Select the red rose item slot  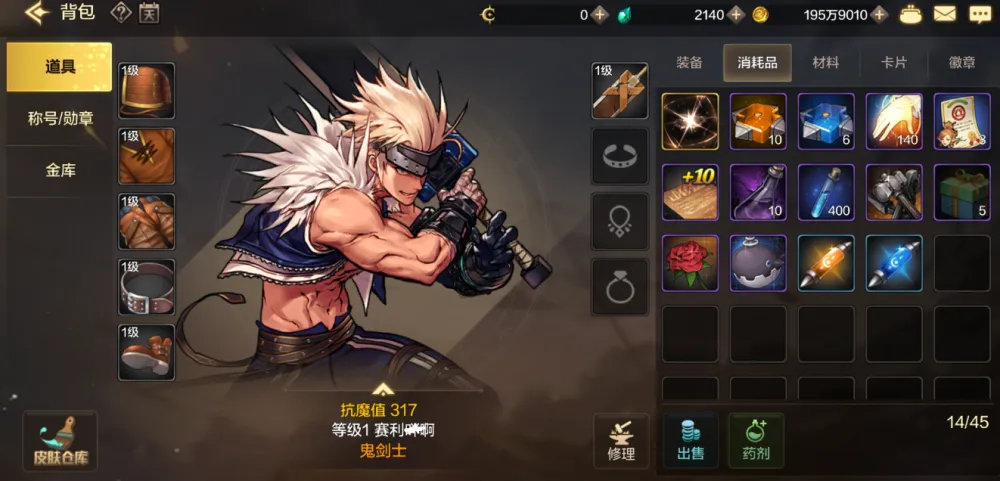690,263
